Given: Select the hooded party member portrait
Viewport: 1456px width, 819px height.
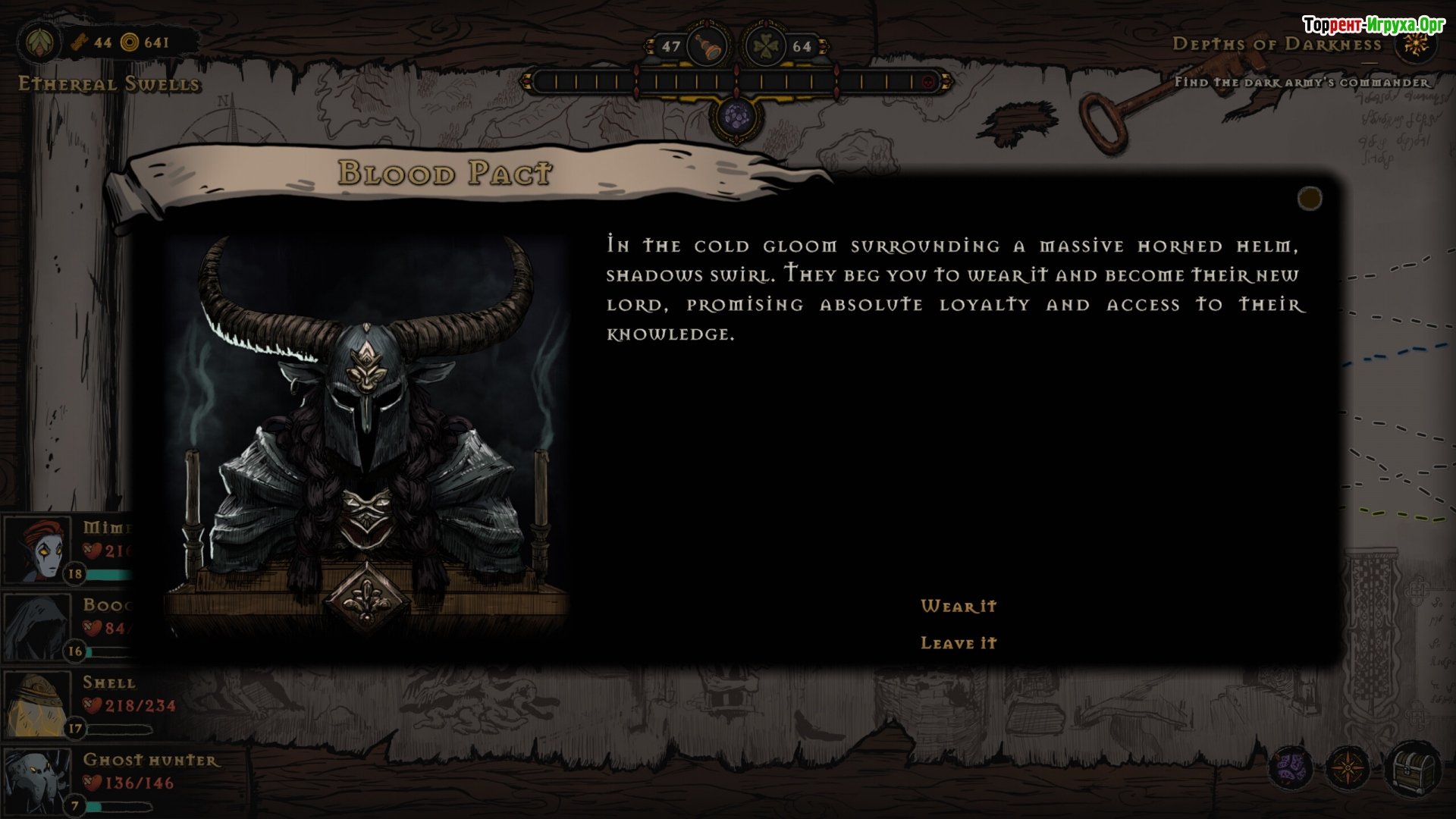Looking at the screenshot, I should (35, 626).
